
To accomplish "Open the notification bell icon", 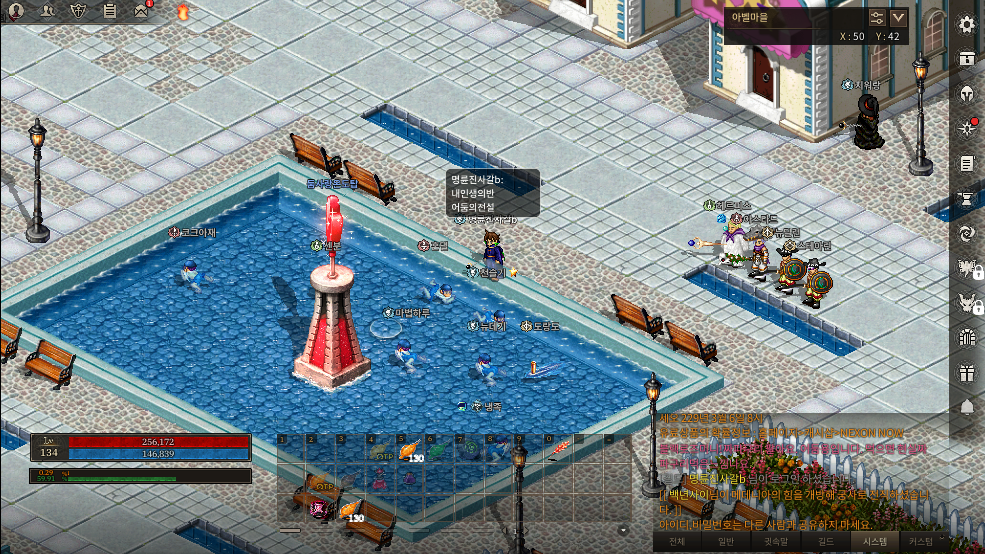I will [x=967, y=407].
